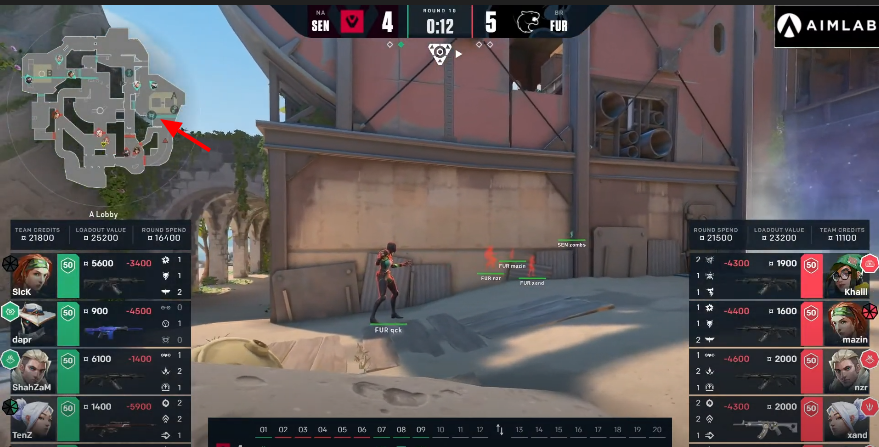Choose xand's player row
This screenshot has height=447, width=879.
click(x=782, y=416)
